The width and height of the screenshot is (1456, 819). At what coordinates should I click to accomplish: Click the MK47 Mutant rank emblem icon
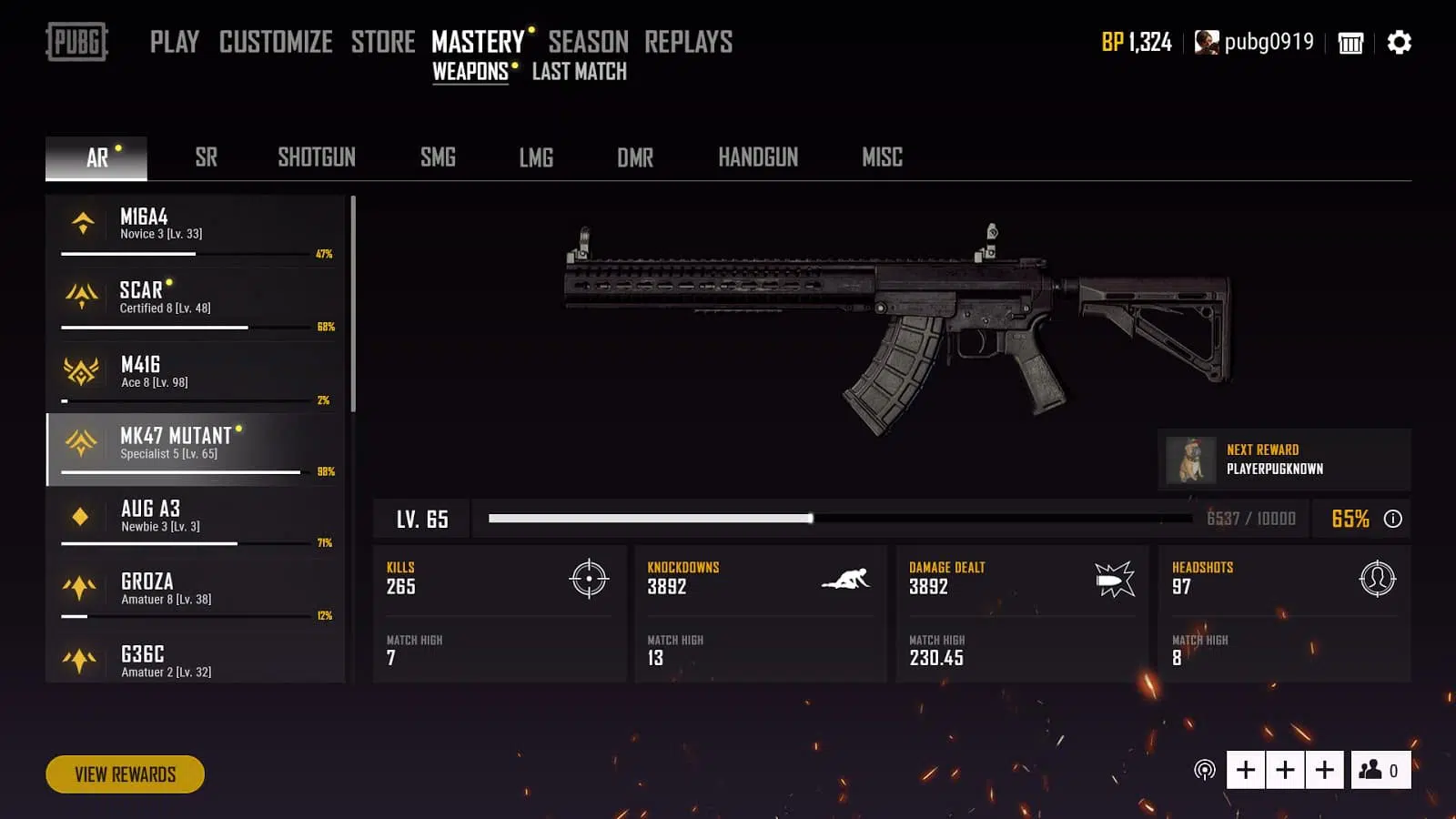82,444
